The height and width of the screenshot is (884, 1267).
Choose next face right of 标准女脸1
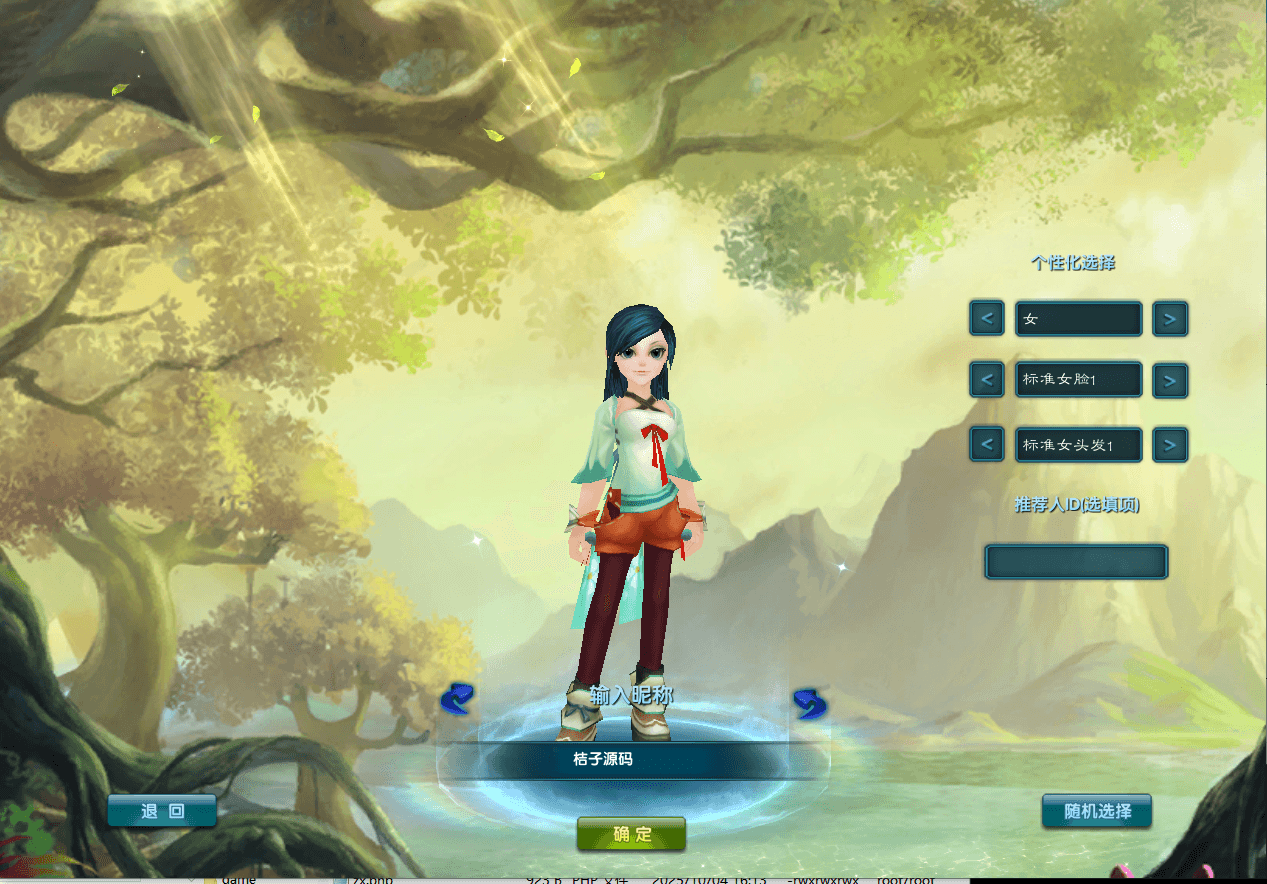pos(1170,380)
